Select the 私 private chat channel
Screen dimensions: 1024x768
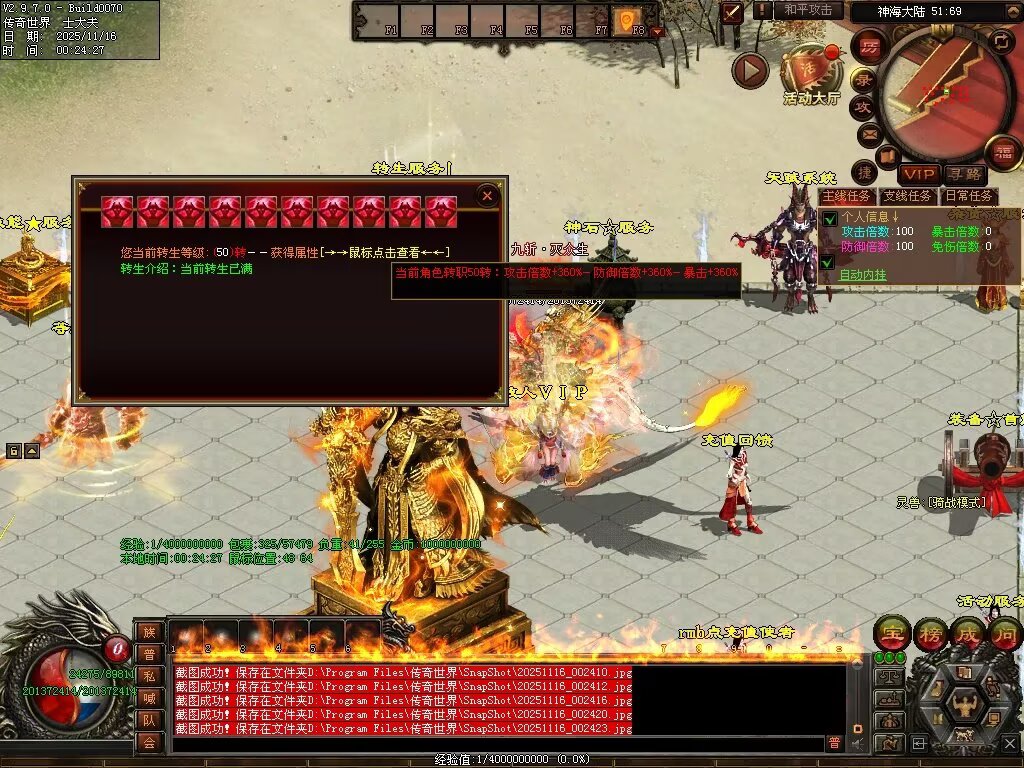[149, 676]
